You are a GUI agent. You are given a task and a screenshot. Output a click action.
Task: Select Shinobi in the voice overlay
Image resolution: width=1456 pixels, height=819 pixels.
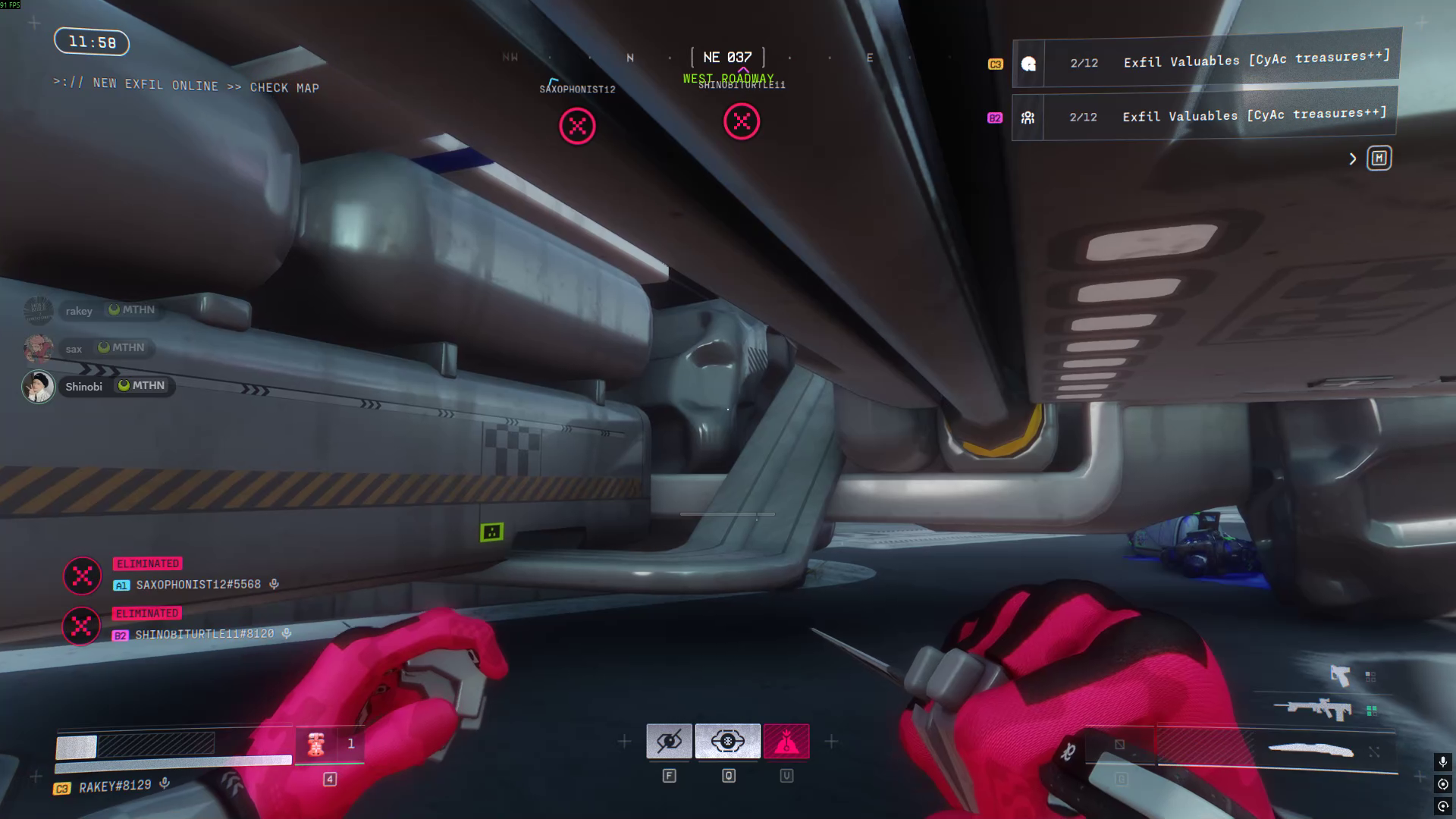coord(83,387)
